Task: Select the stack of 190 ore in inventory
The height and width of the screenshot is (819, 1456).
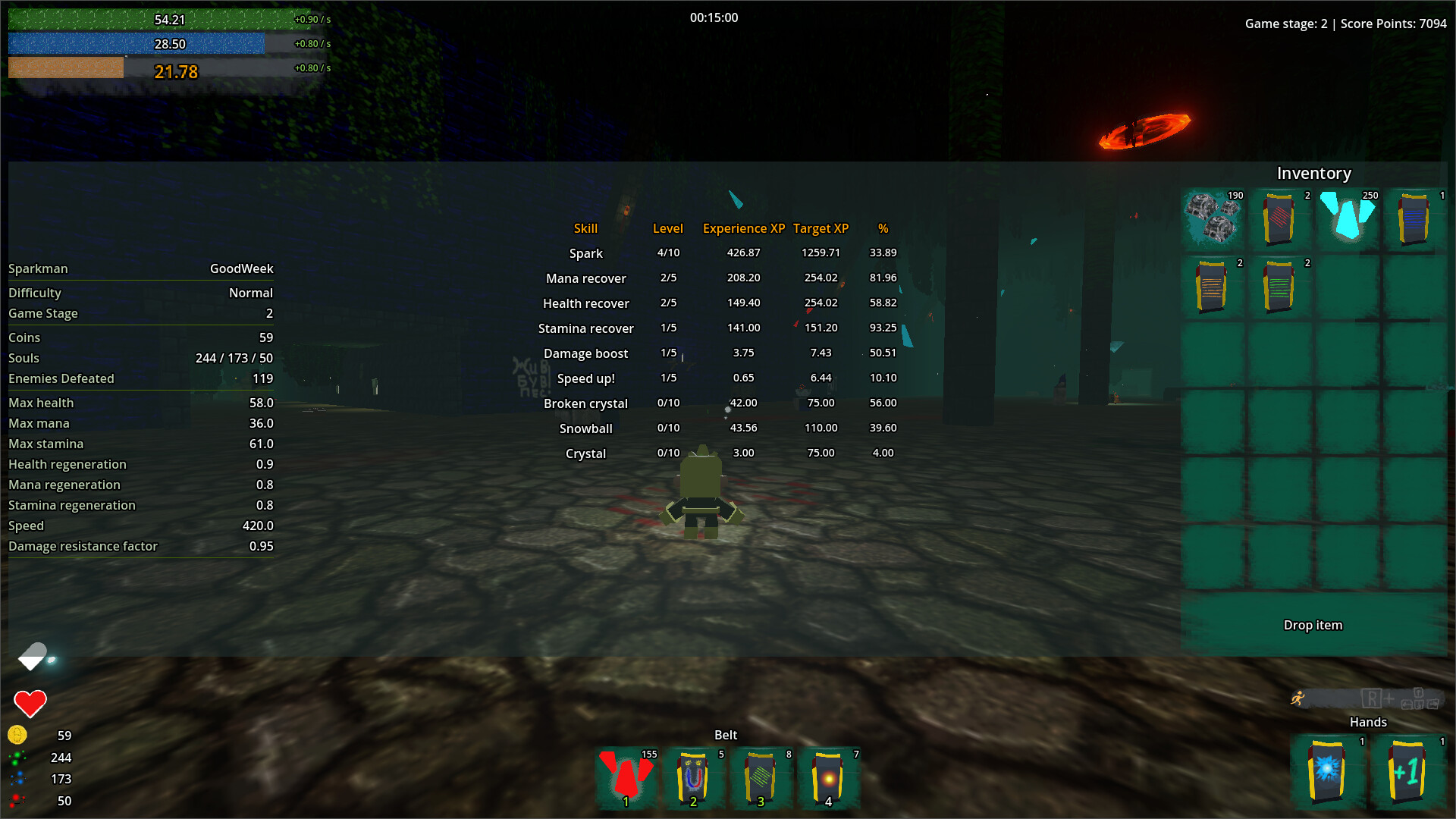Action: (x=1213, y=220)
